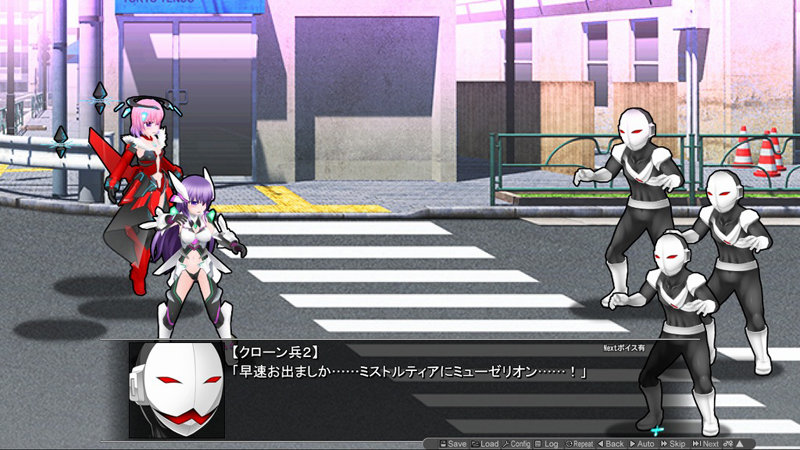
Task: Go Back to the previous line
Action: 614,443
